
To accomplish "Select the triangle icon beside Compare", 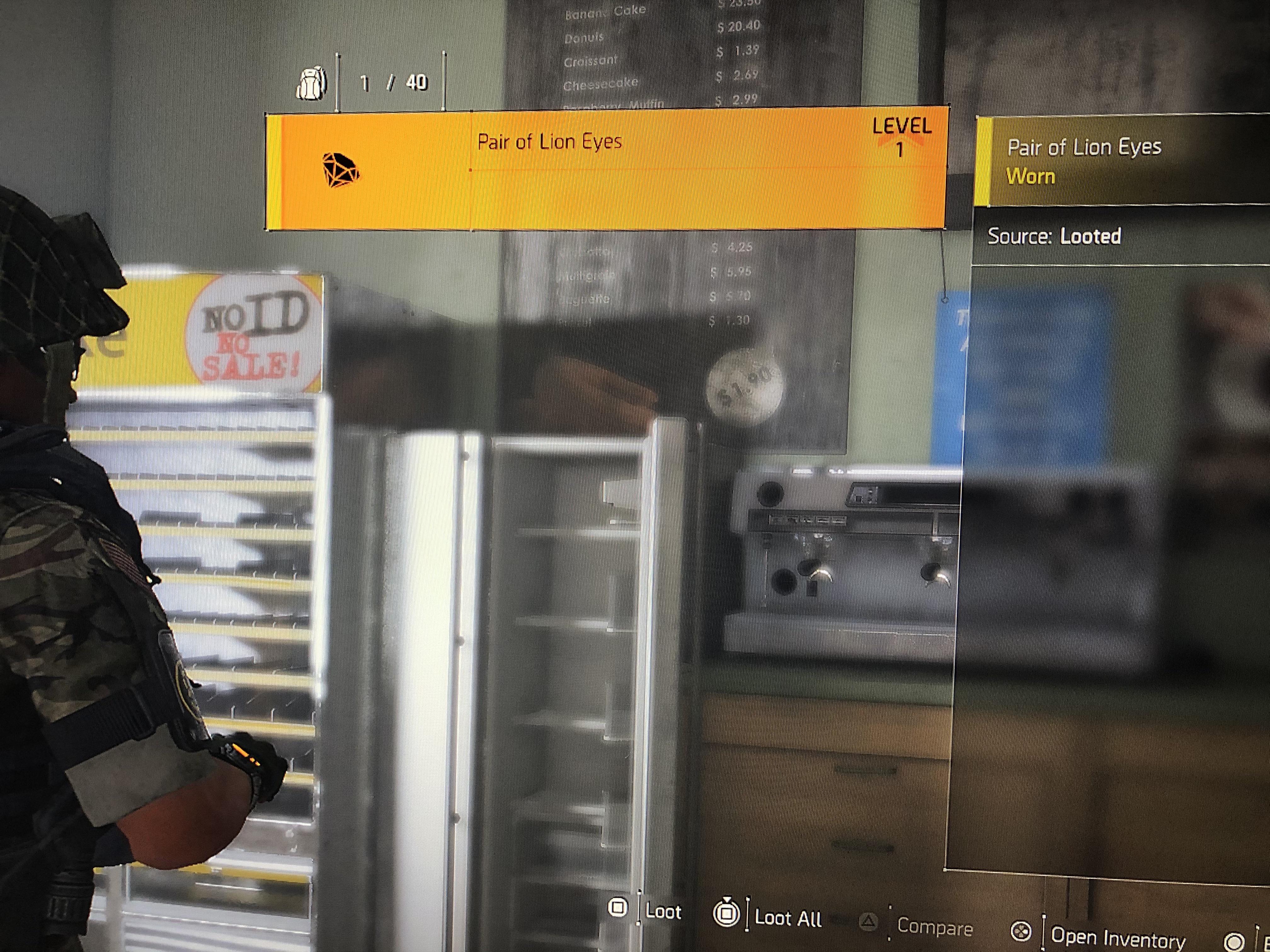I will (x=868, y=921).
